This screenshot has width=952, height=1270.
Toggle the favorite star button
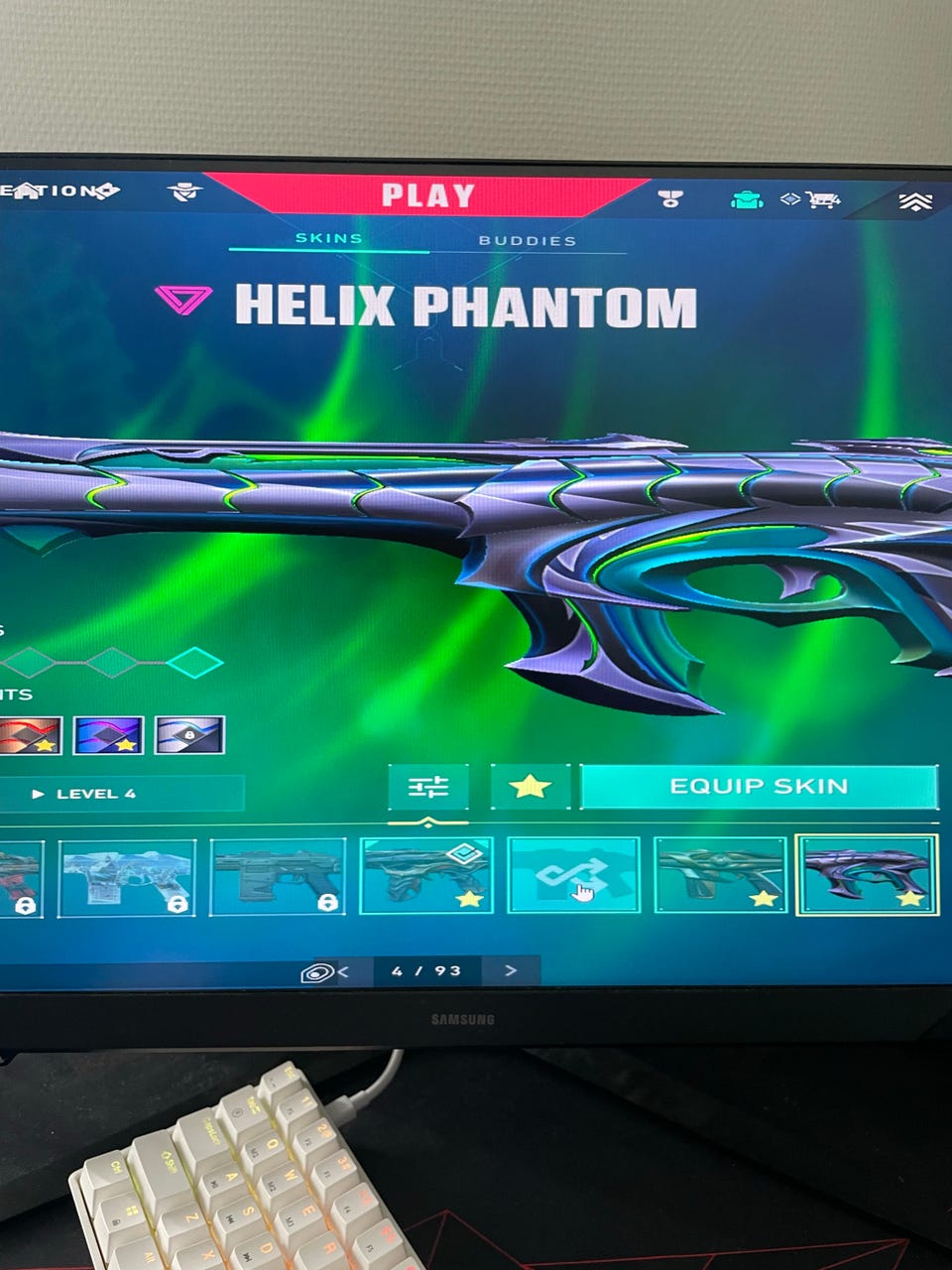click(530, 787)
